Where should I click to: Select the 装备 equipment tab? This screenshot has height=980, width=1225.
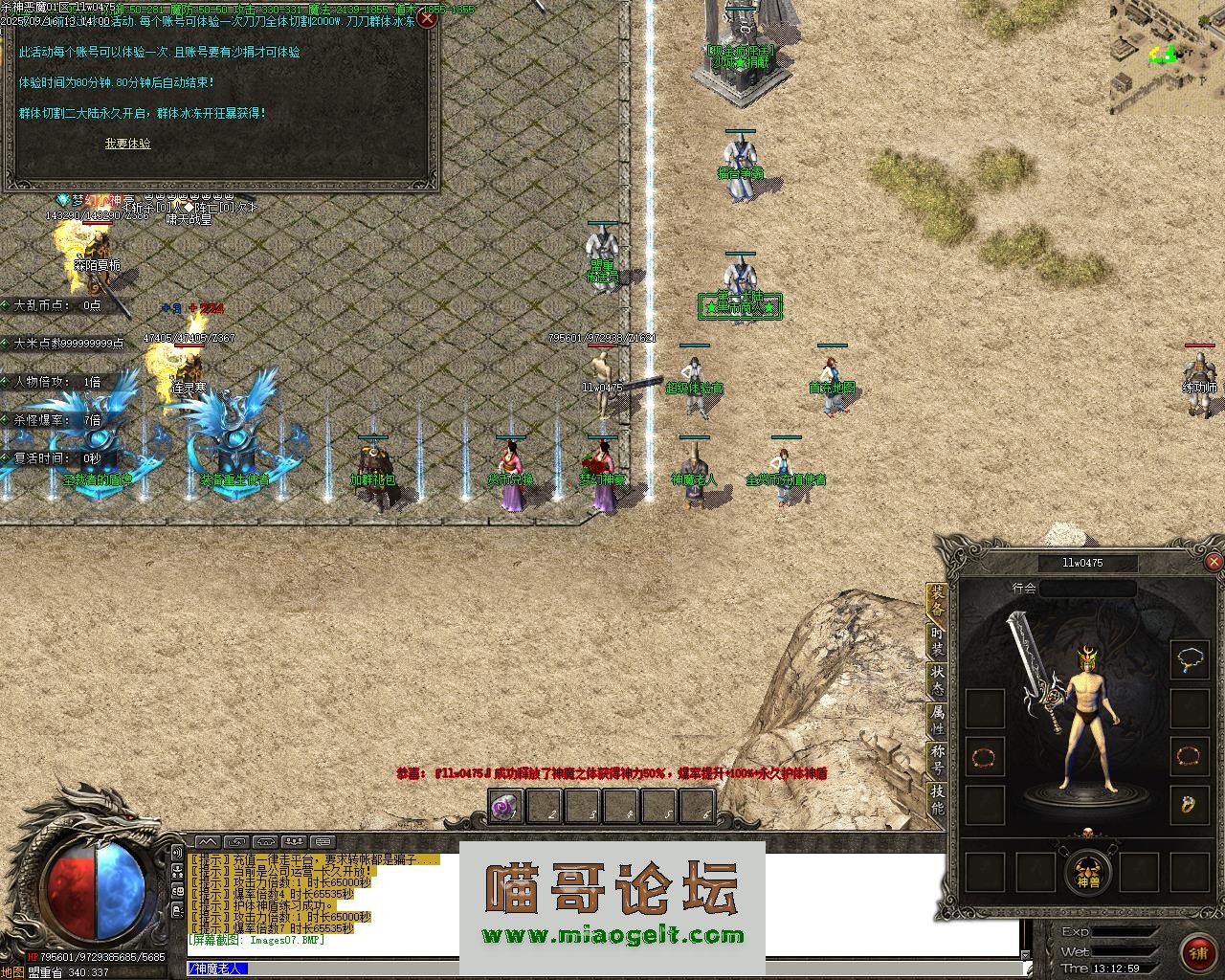pos(937,601)
